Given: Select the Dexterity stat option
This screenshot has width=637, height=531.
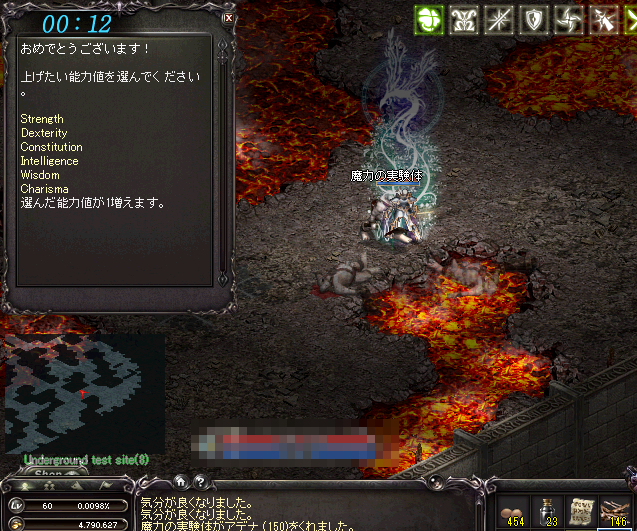Looking at the screenshot, I should [x=44, y=133].
